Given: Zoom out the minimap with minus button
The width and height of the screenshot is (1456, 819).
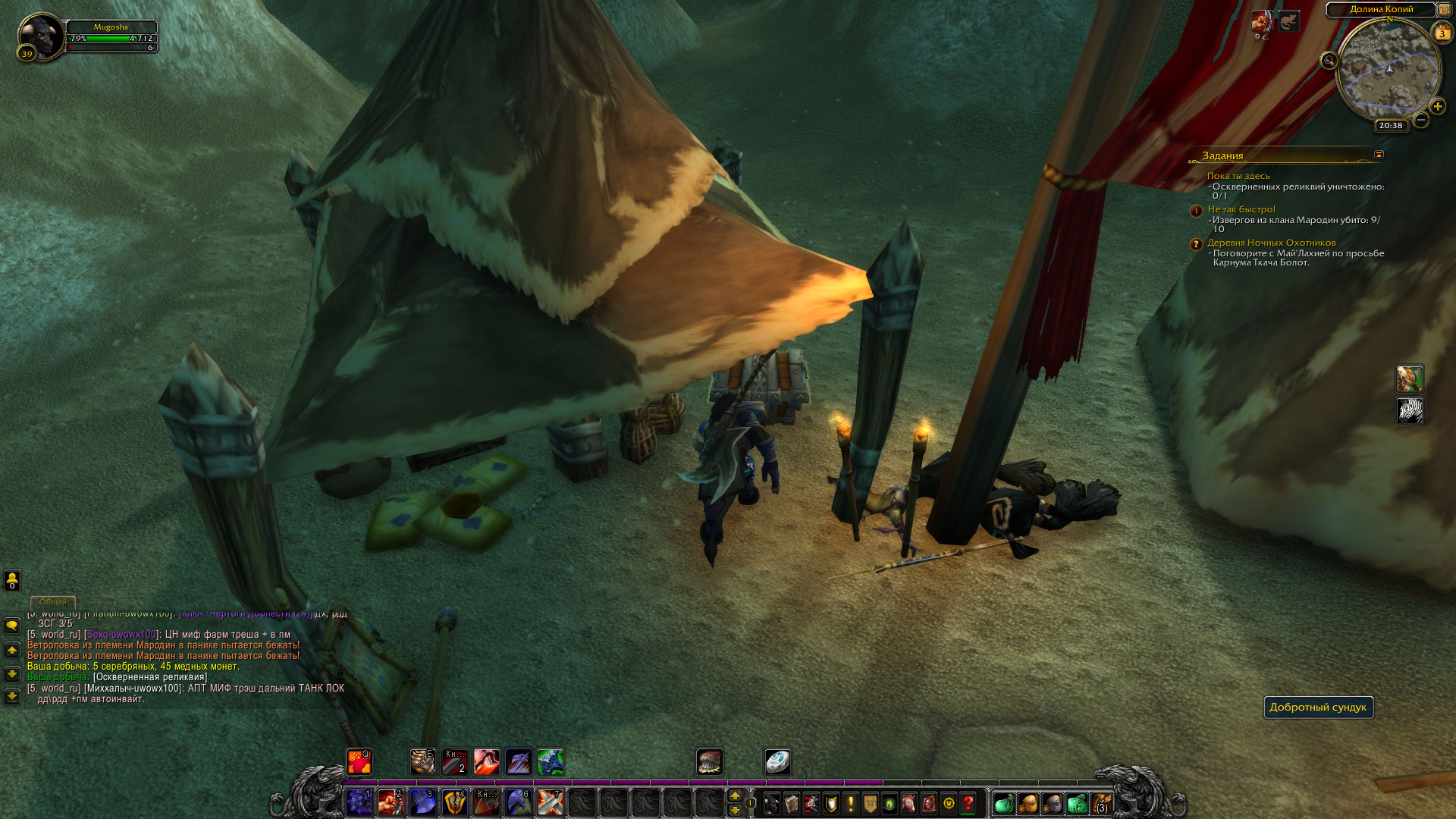Looking at the screenshot, I should pos(1421,120).
